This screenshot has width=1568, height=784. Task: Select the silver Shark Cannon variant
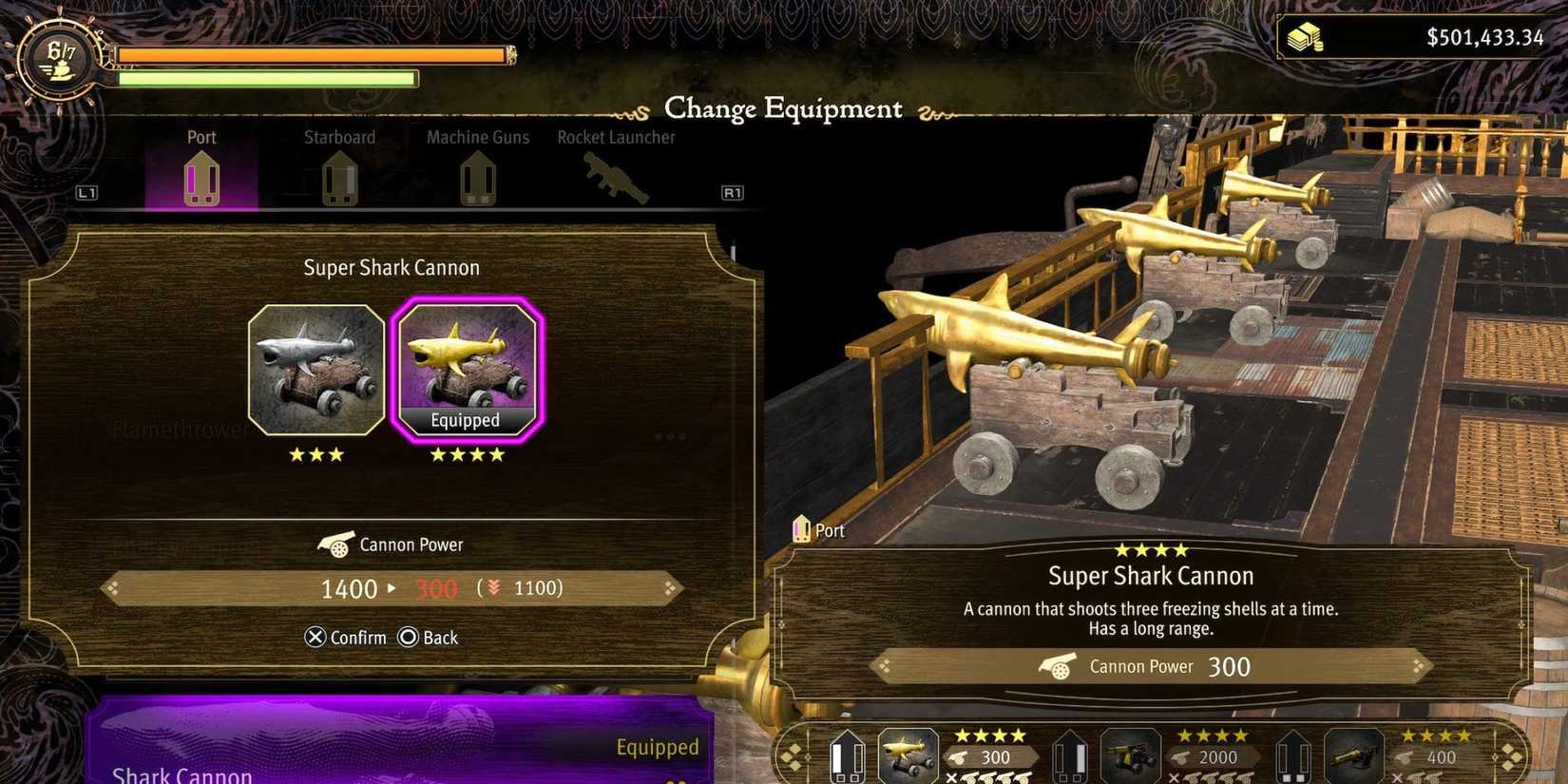pyautogui.click(x=317, y=371)
